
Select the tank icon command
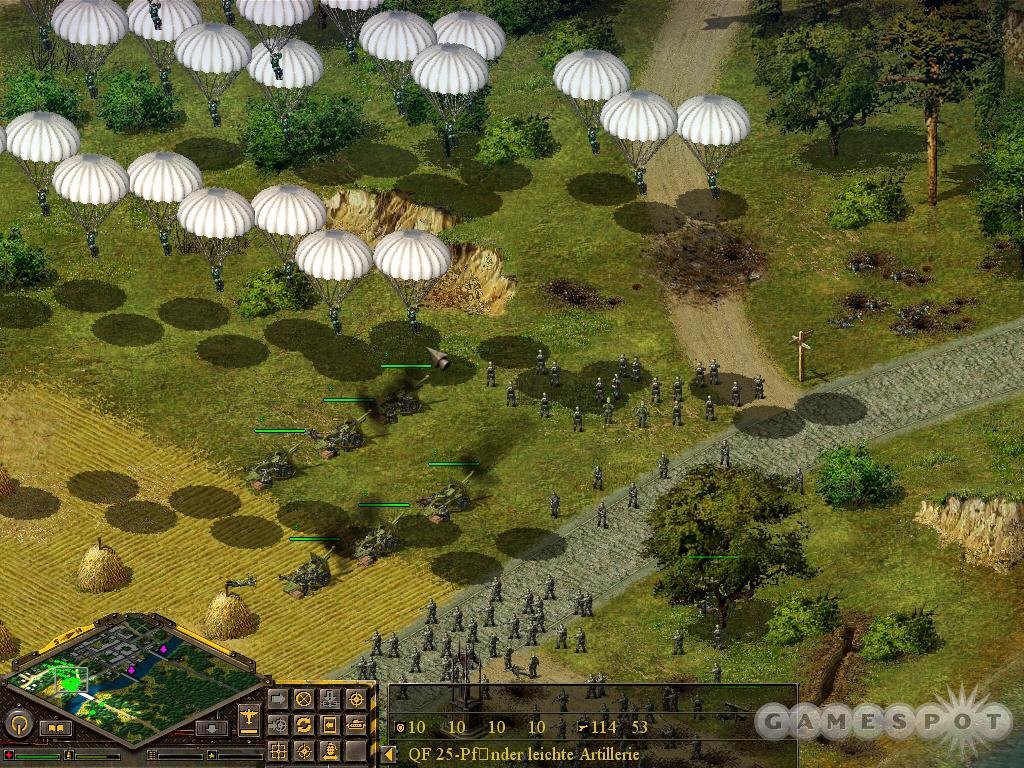(355, 724)
